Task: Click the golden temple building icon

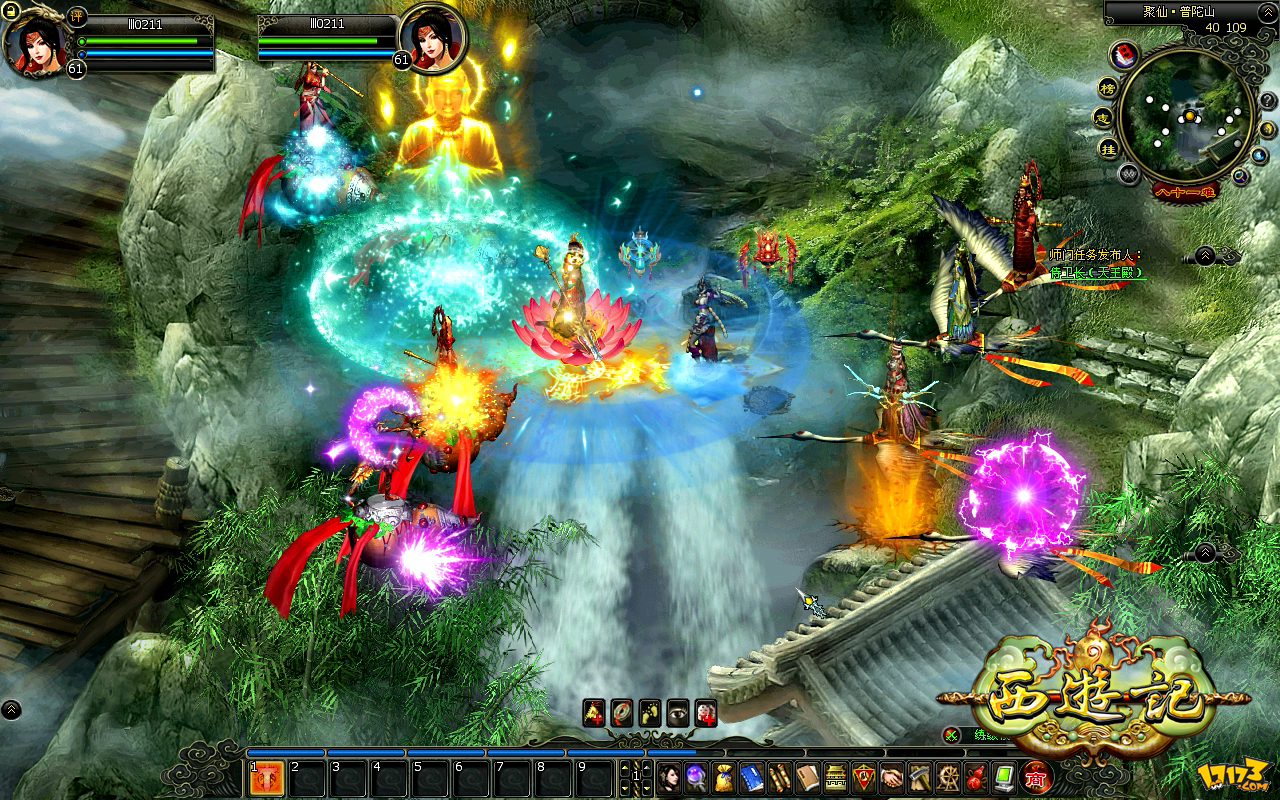Action: coord(836,777)
